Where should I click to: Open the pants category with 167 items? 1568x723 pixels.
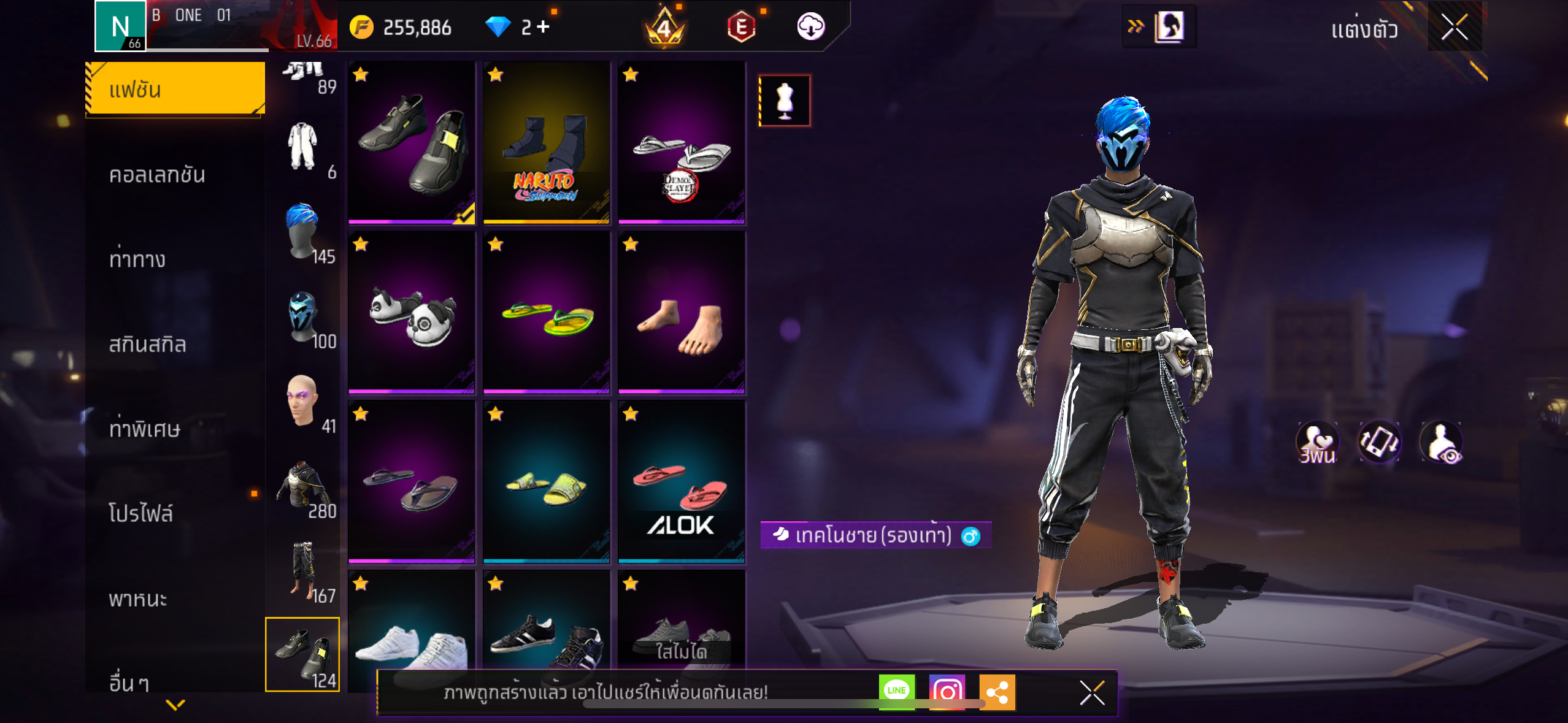(x=302, y=572)
